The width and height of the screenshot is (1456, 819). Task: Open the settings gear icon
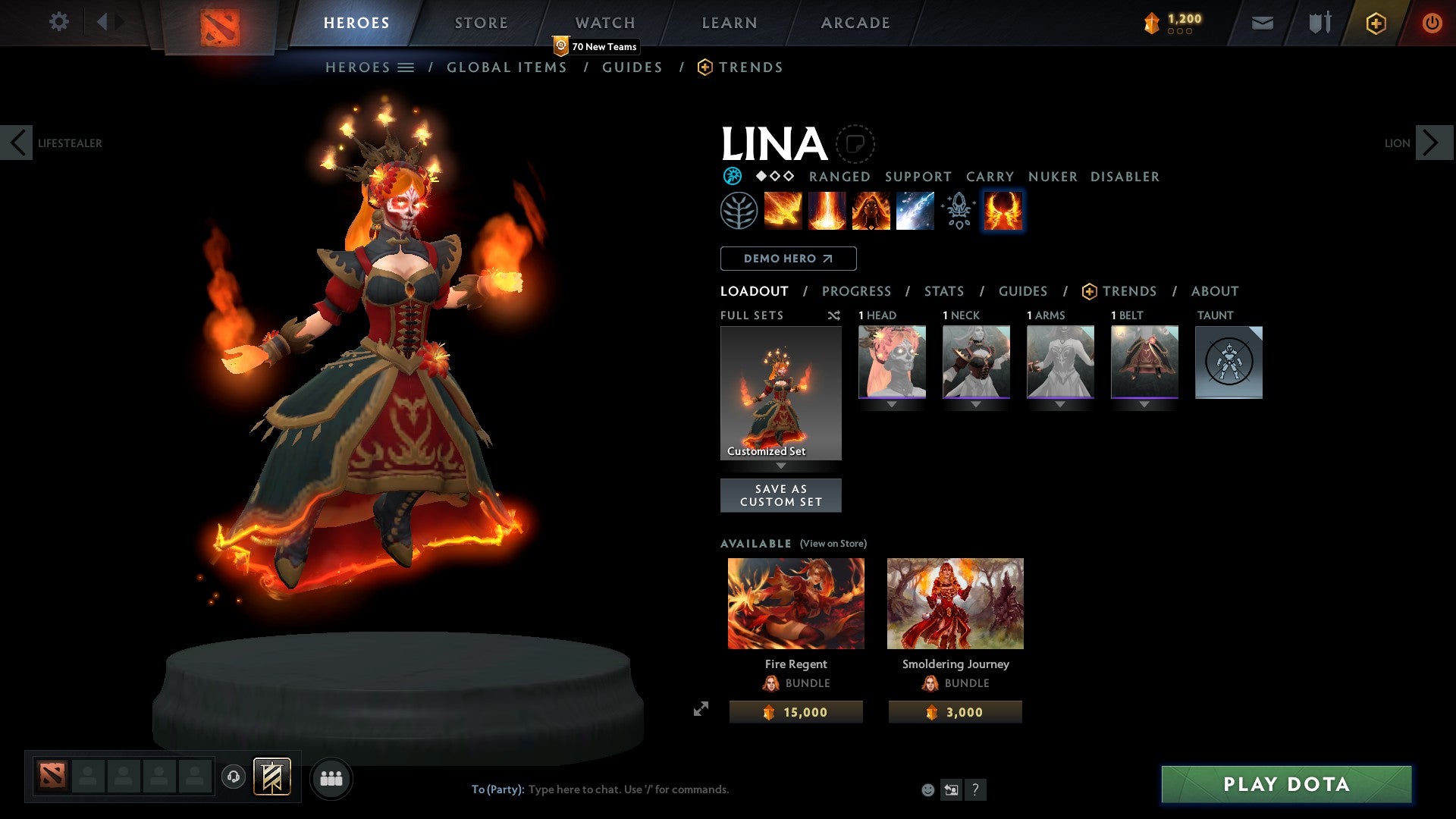click(58, 21)
